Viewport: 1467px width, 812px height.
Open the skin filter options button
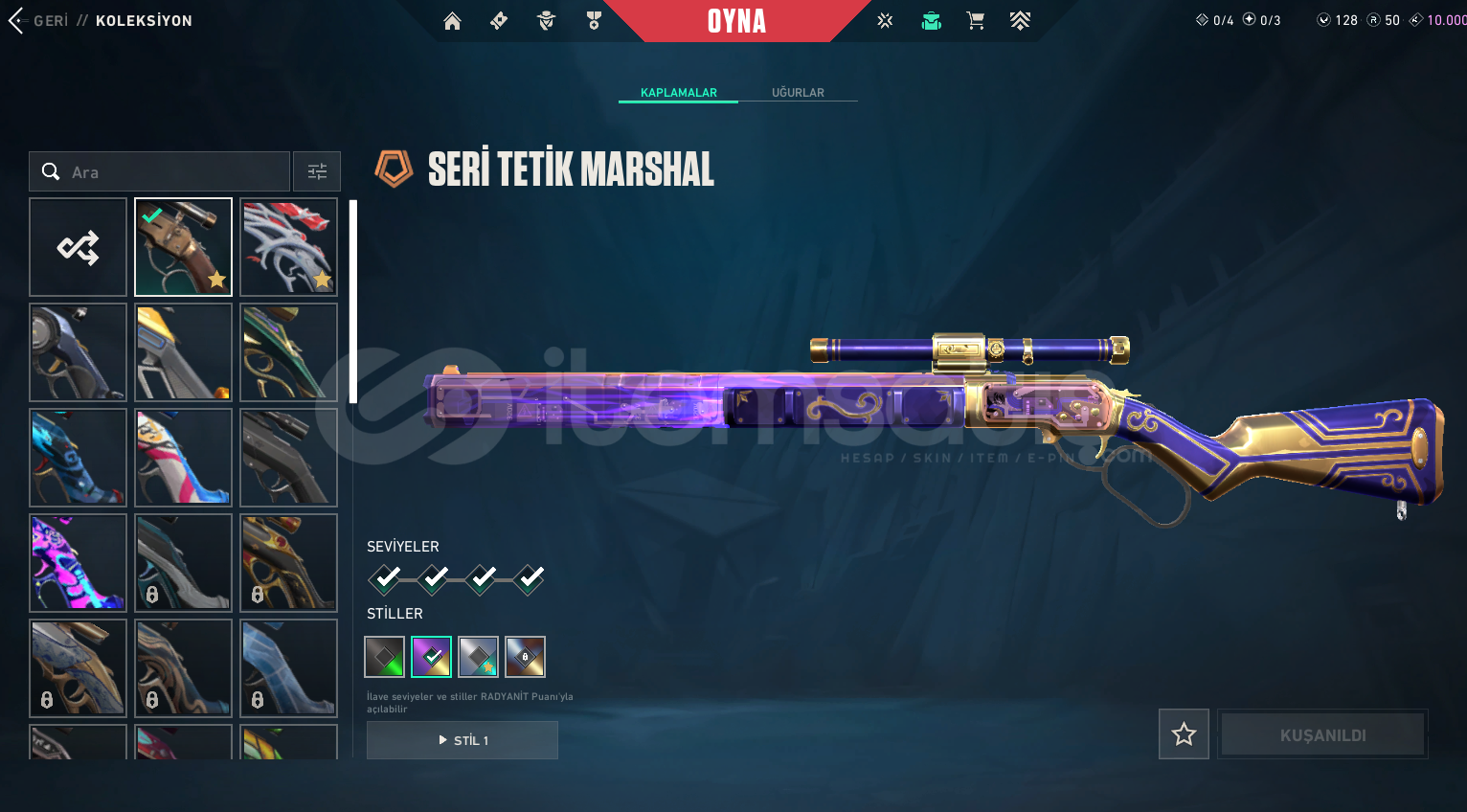[317, 172]
